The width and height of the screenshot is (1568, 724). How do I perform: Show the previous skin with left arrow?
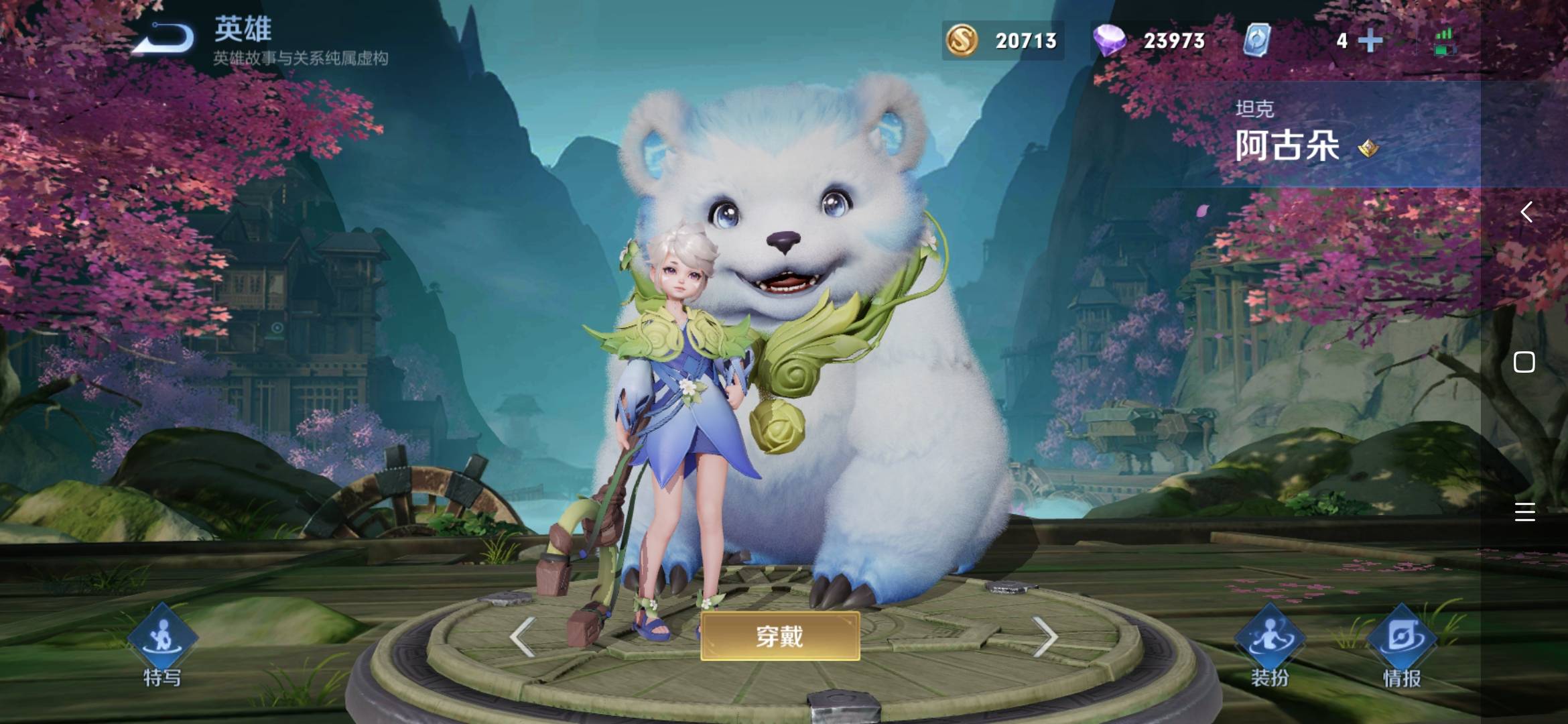pyautogui.click(x=522, y=636)
